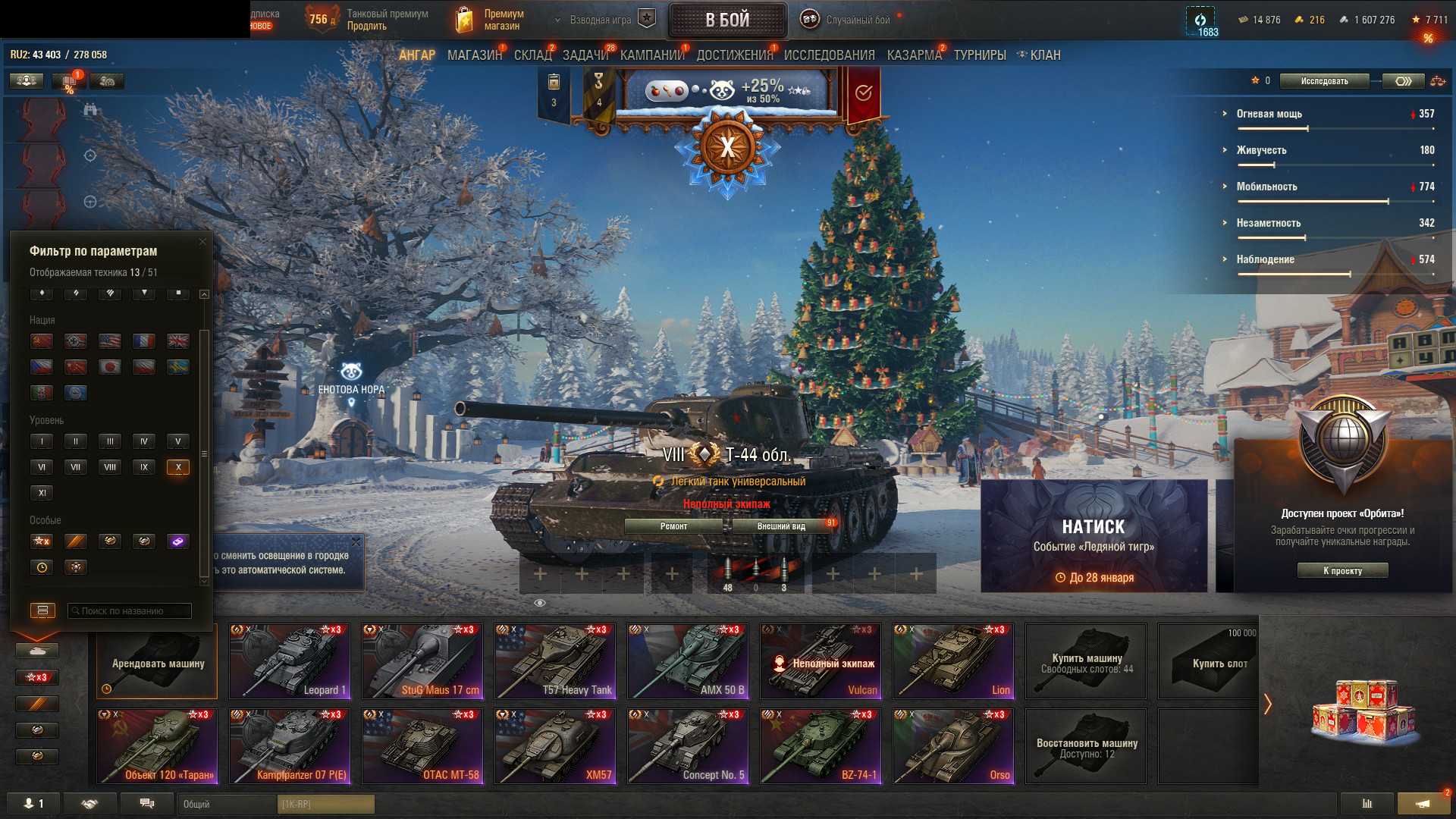Viewport: 1456px width, 819px height.
Task: Switch to the ИССЛЕДОВАНИЯ tab
Action: 829,55
